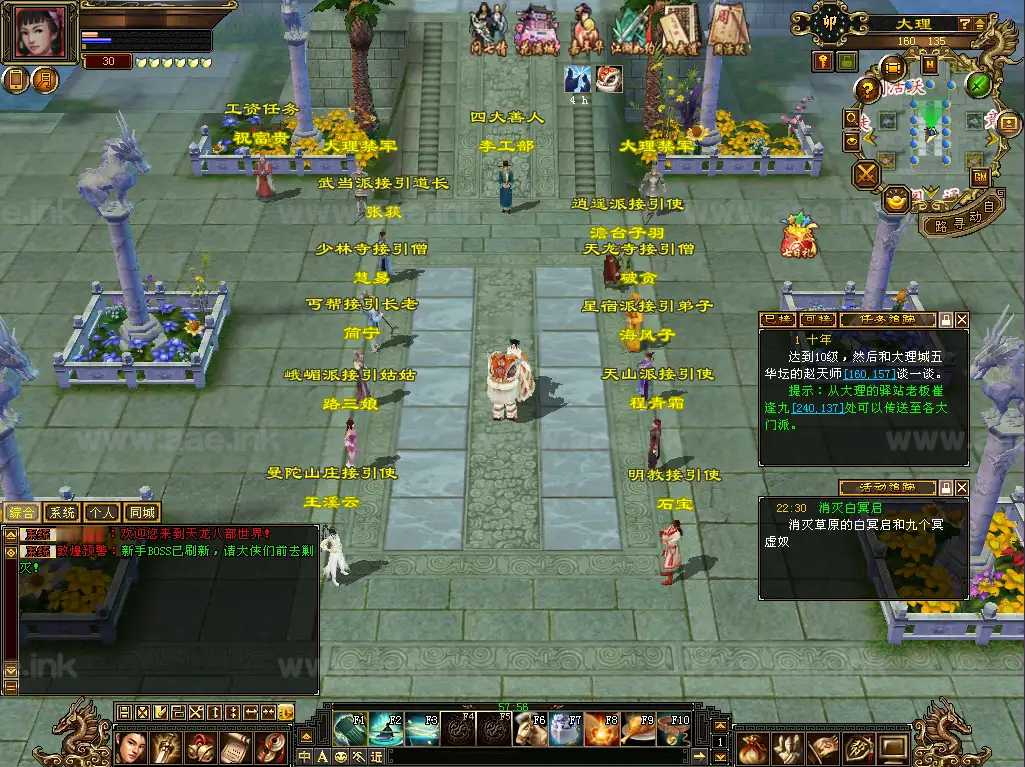This screenshot has height=767, width=1025.
Task: Open the gold ingot shop icon
Action: pos(898,199)
